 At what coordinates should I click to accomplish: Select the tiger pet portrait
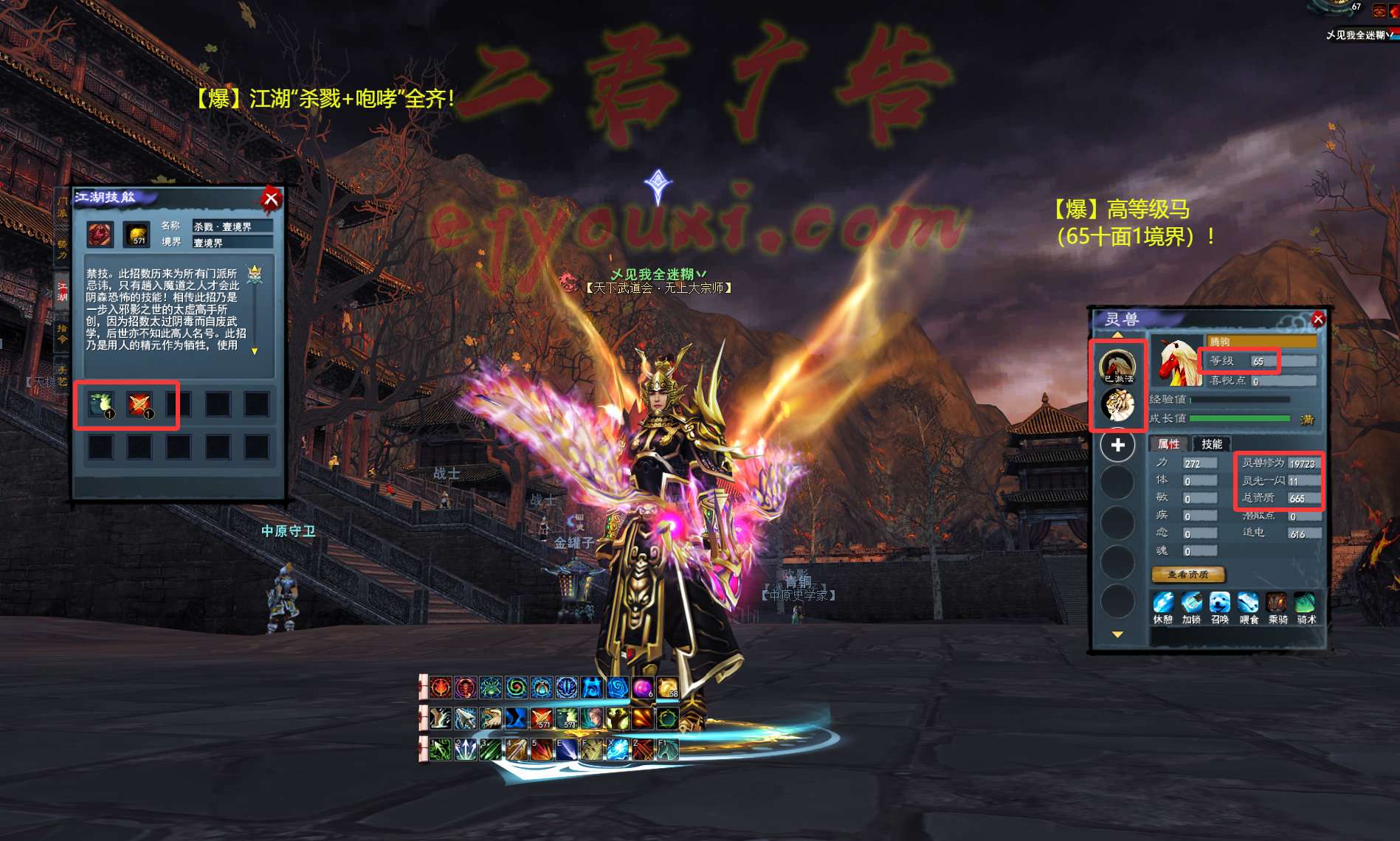pos(1117,405)
